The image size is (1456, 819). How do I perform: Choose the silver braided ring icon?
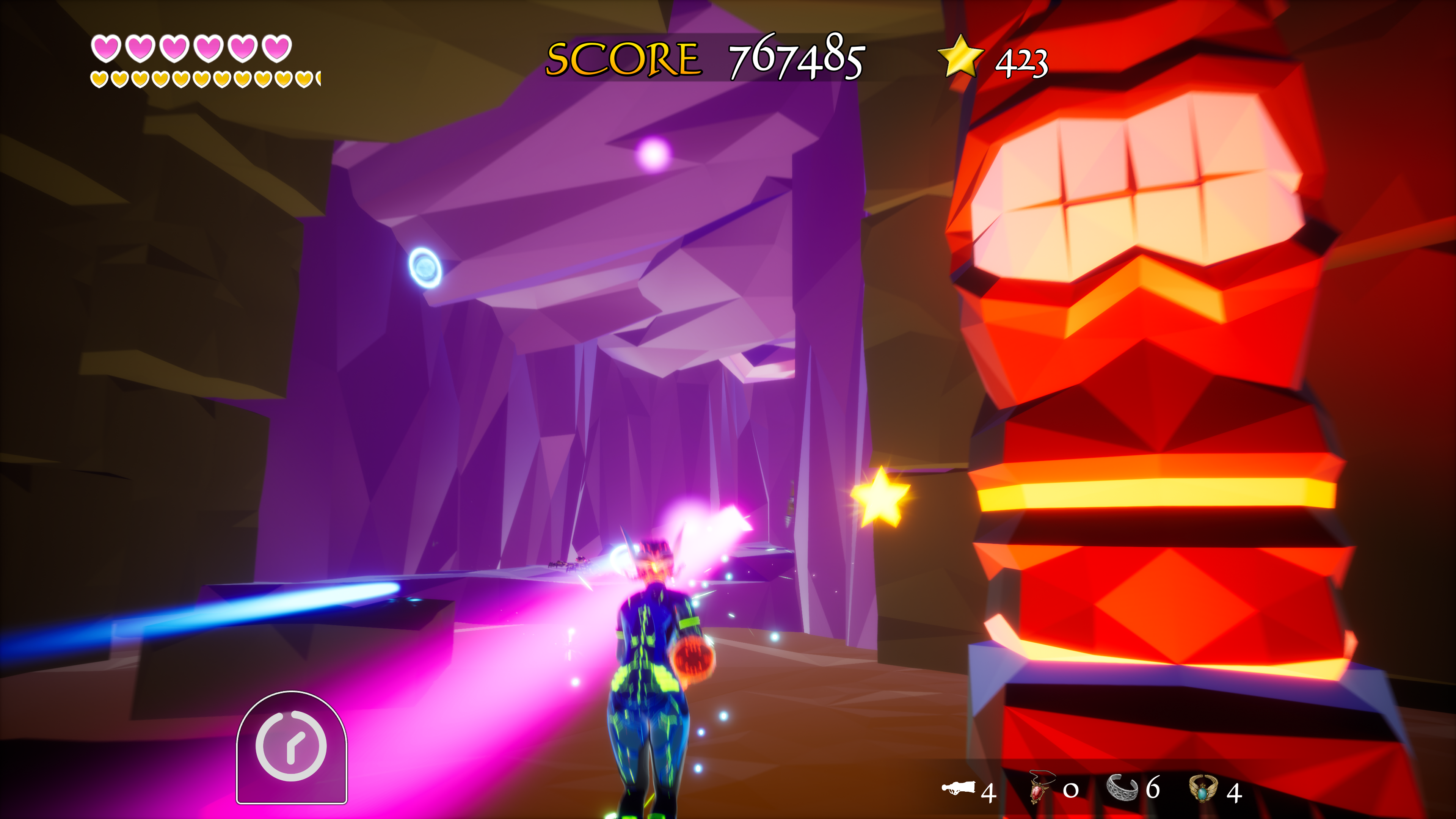[x=1122, y=788]
